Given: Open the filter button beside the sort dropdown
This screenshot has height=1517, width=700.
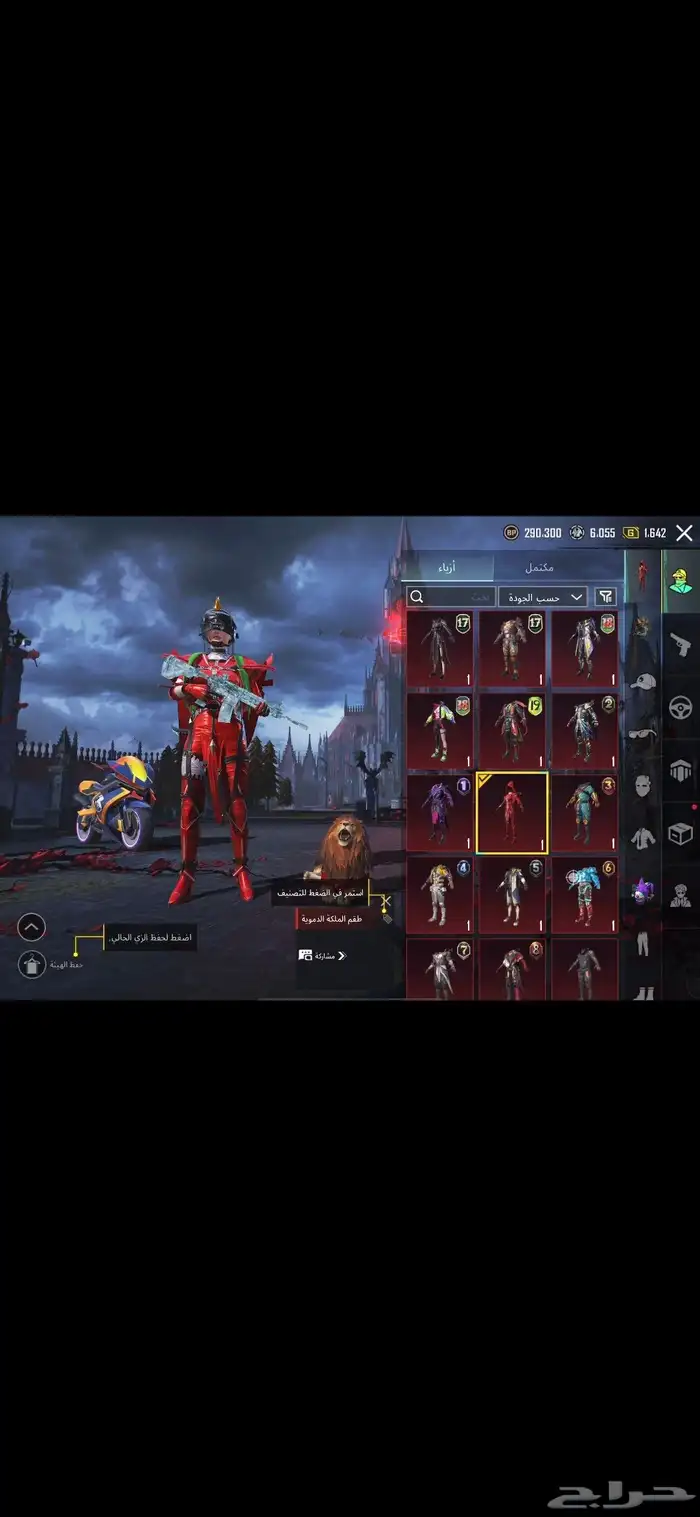Looking at the screenshot, I should 605,597.
